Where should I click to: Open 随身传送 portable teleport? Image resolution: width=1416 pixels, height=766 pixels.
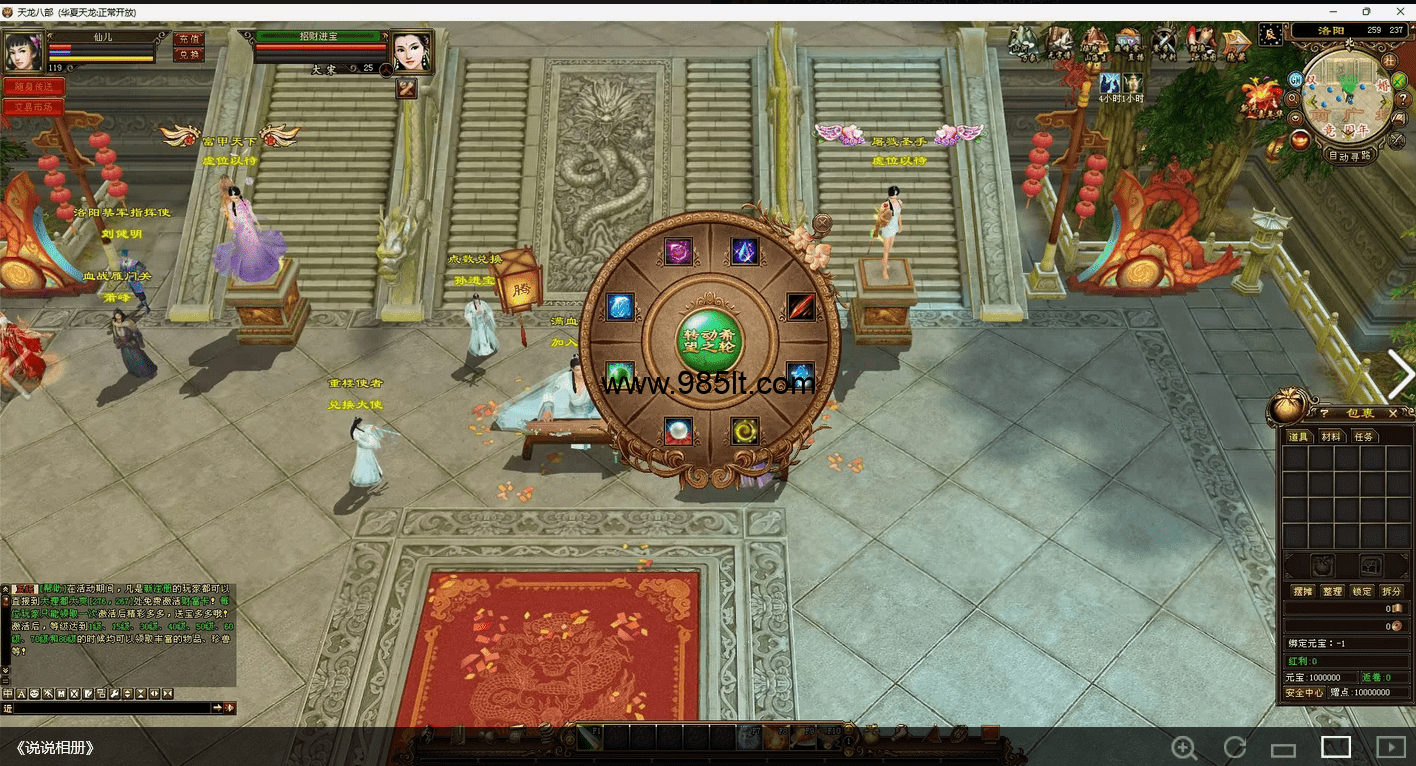click(33, 87)
